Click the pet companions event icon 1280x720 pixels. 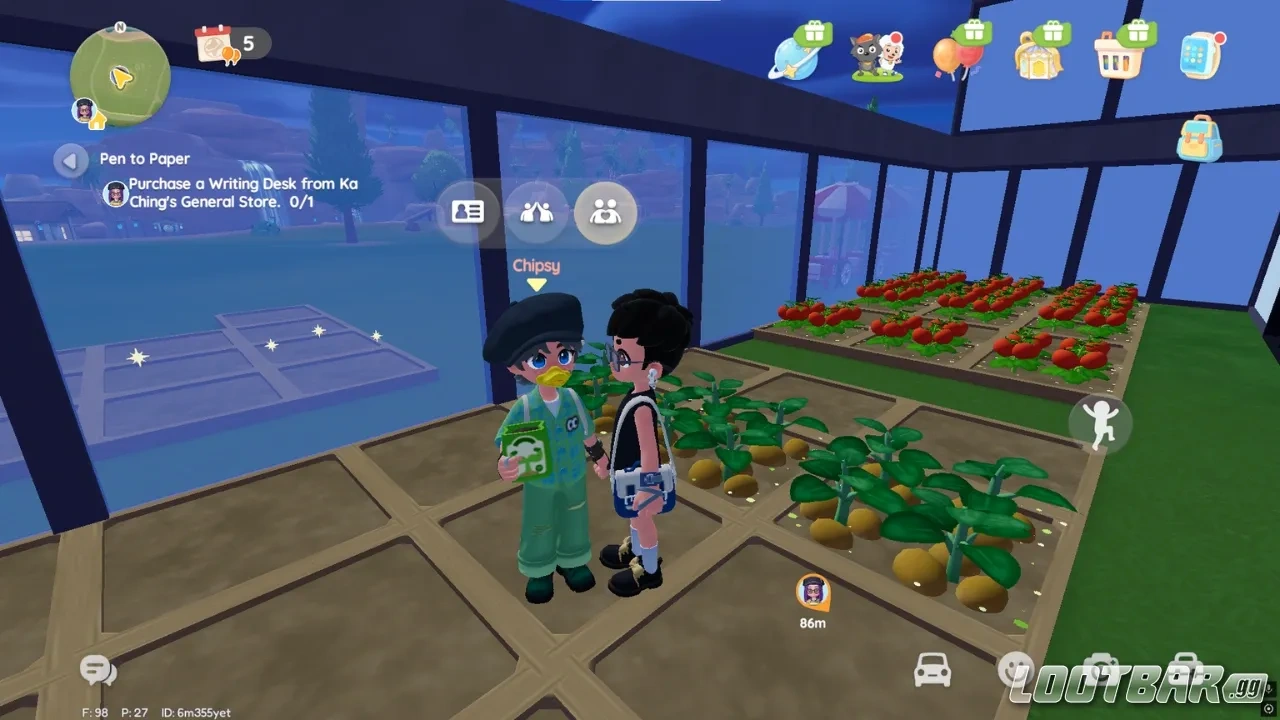(876, 55)
